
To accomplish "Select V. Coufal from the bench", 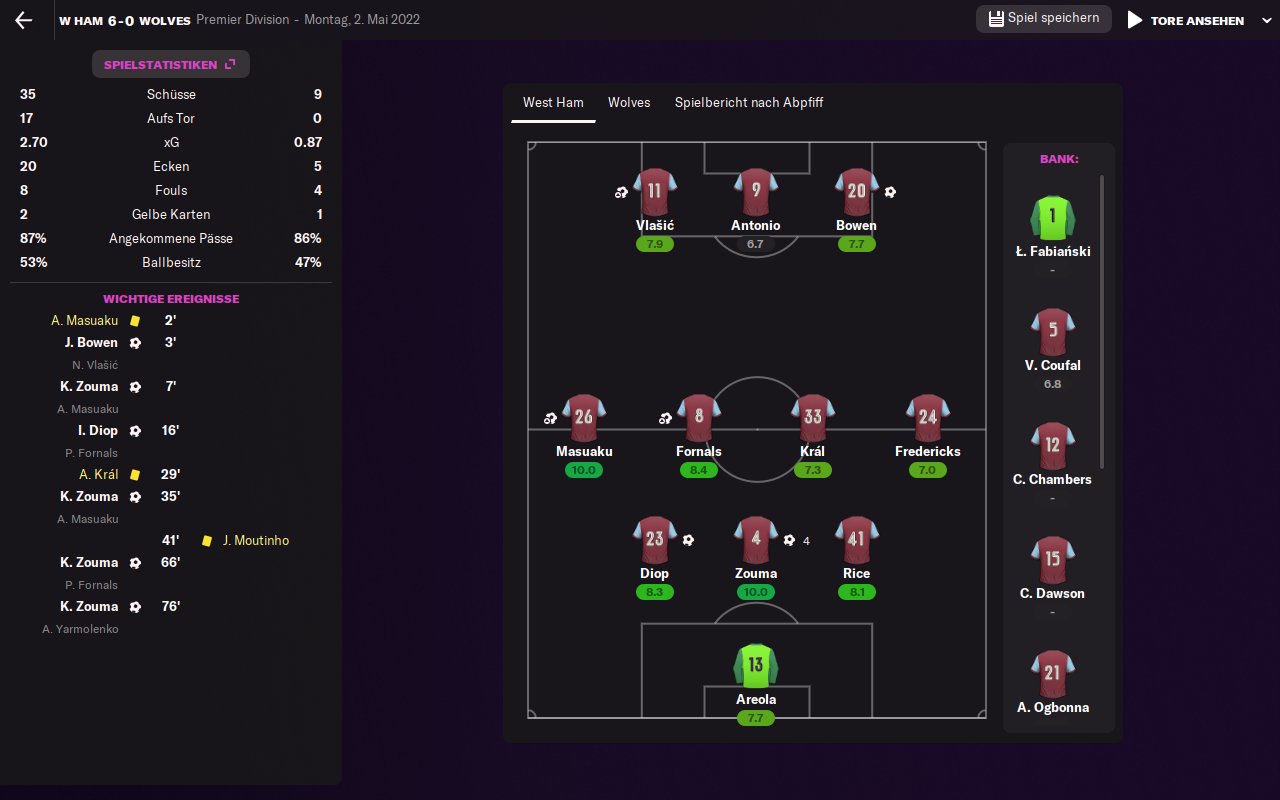I will [1052, 334].
